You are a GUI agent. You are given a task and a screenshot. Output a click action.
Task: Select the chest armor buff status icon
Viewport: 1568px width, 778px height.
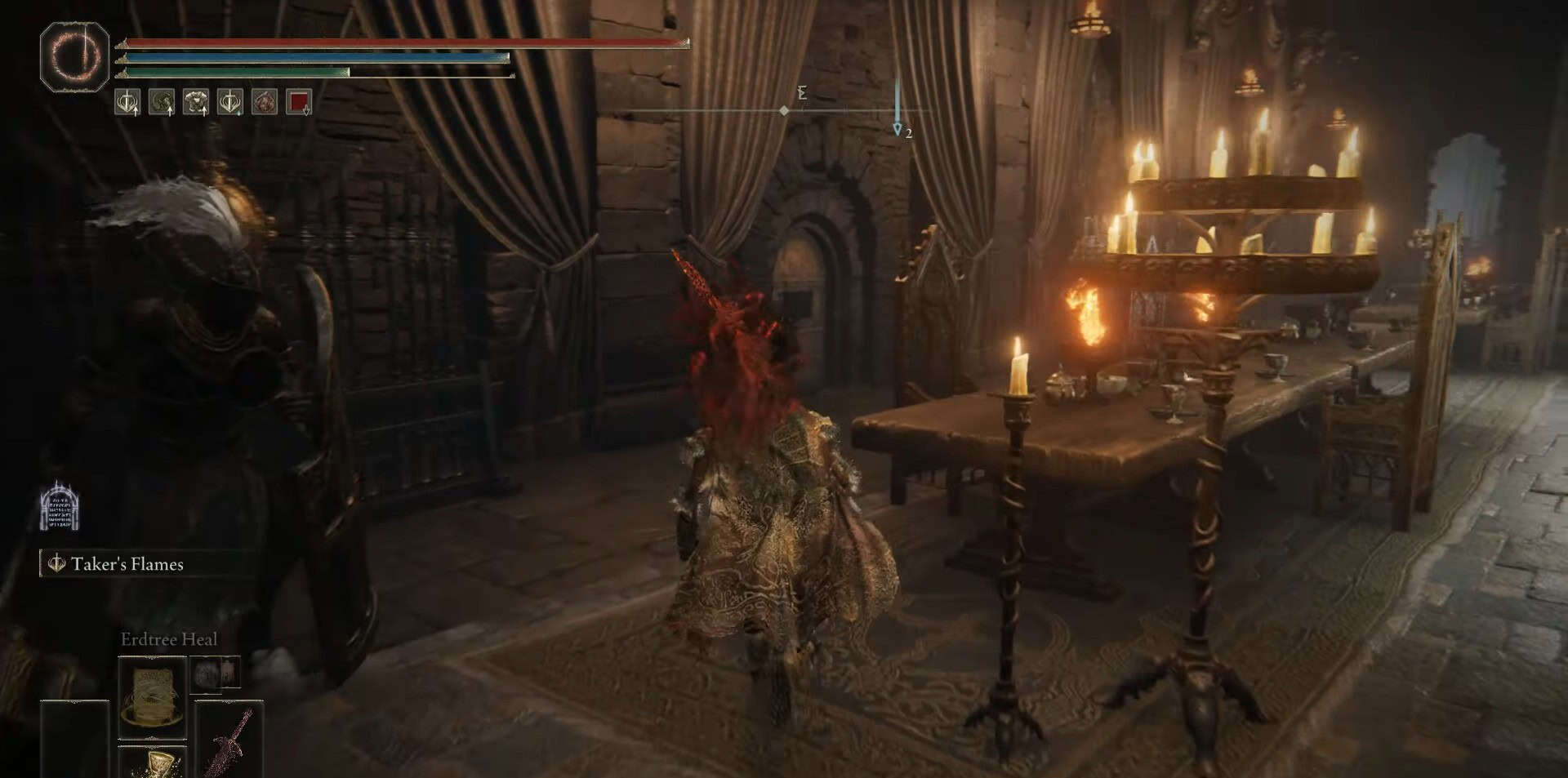(x=196, y=102)
